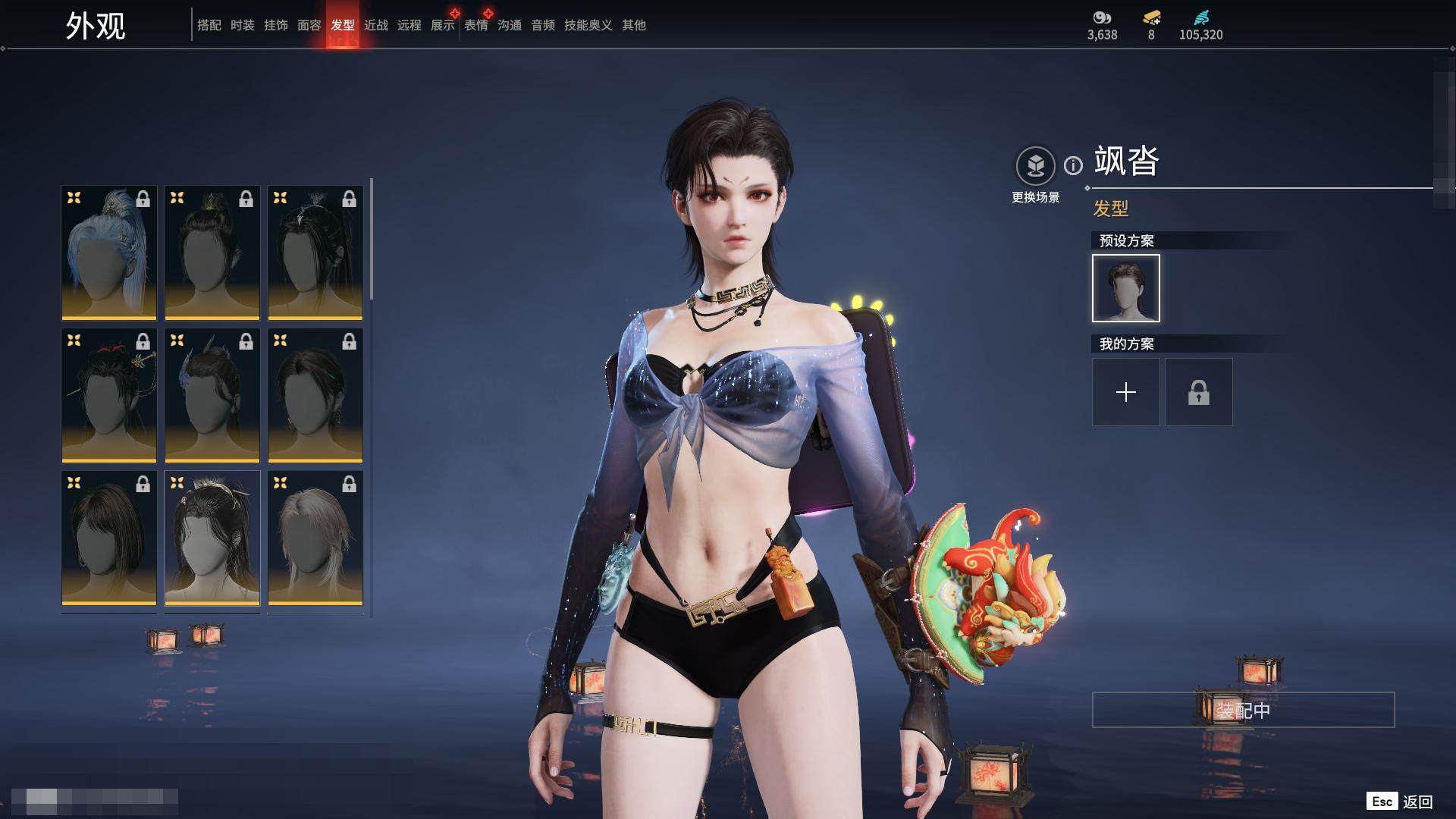Pick the silver-white long hairstyle
Screen dimensions: 1456x819
point(315,538)
